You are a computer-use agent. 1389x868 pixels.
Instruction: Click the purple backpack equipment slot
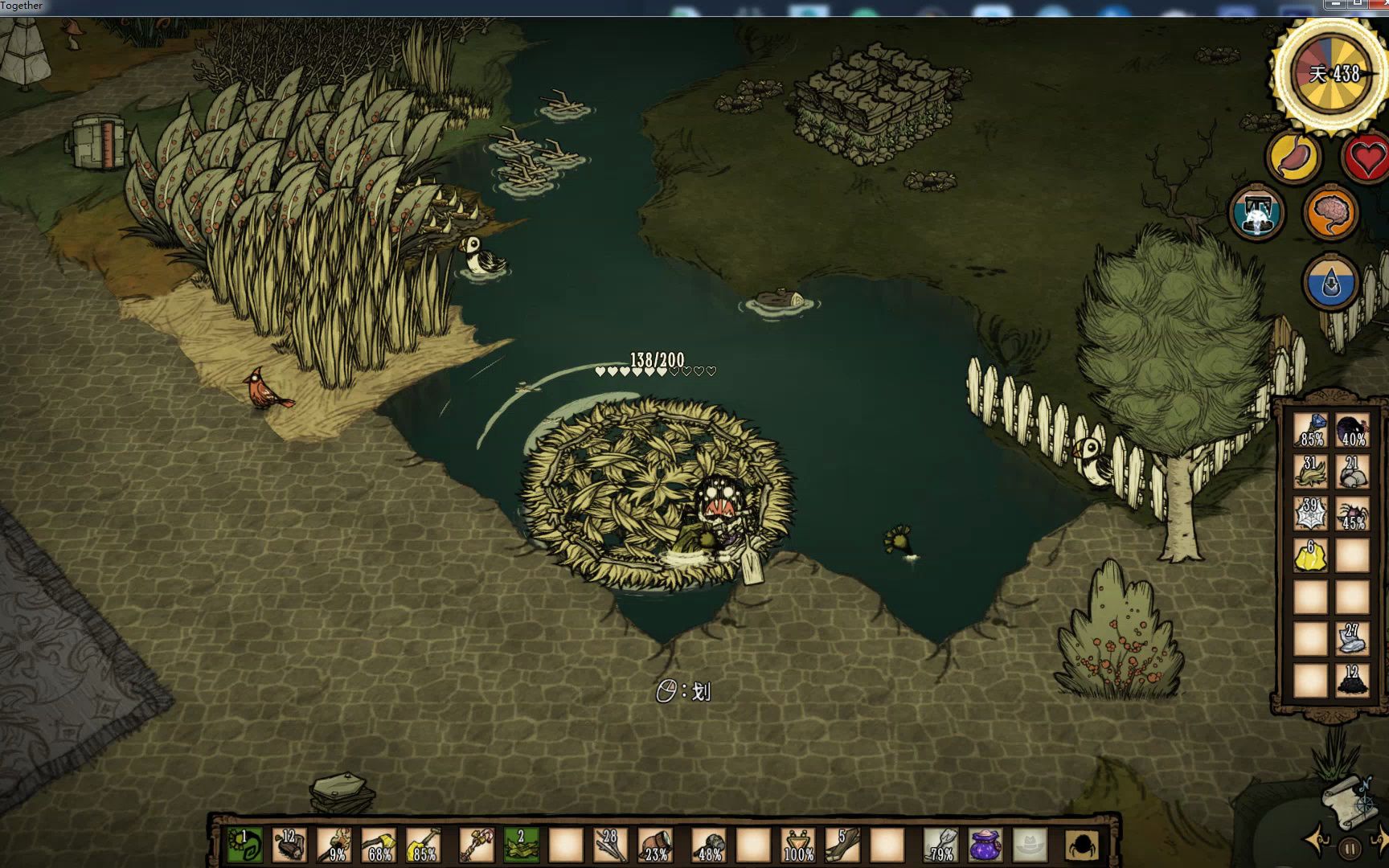pos(985,845)
